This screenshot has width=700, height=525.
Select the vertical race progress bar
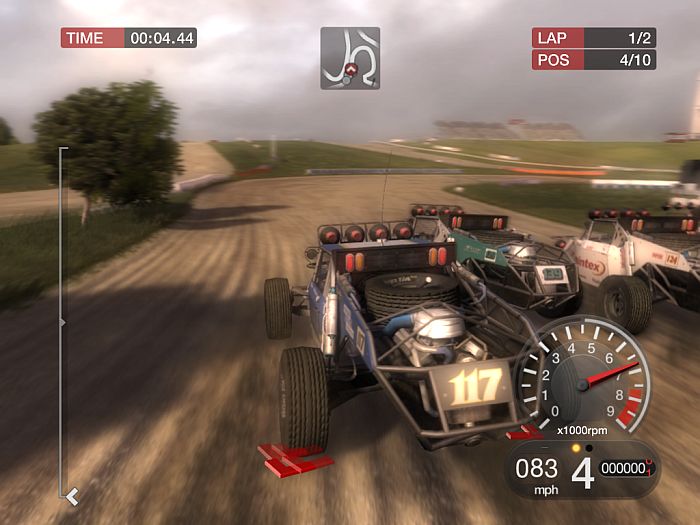(62, 322)
